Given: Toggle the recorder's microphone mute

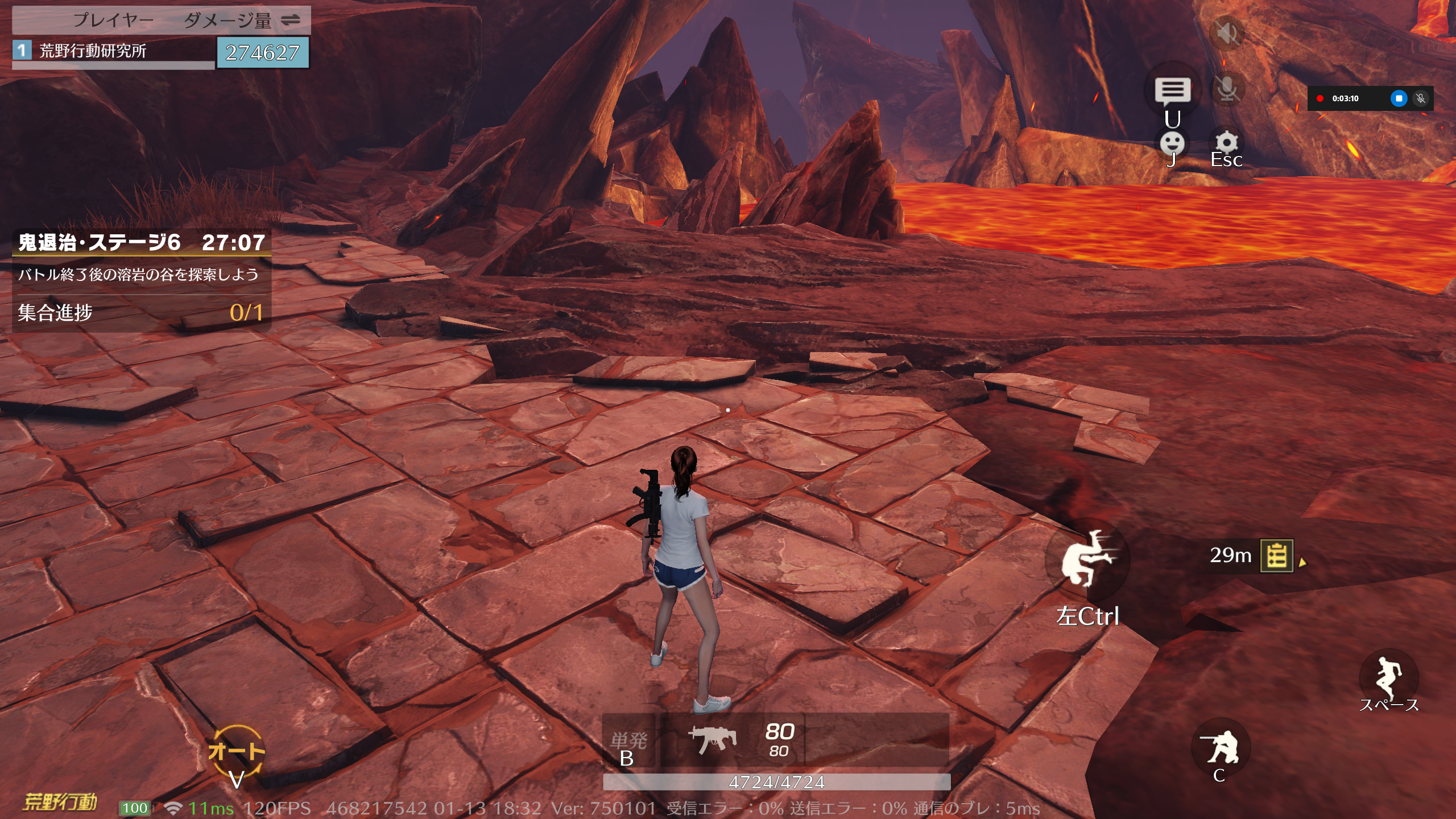Looking at the screenshot, I should pyautogui.click(x=1420, y=98).
